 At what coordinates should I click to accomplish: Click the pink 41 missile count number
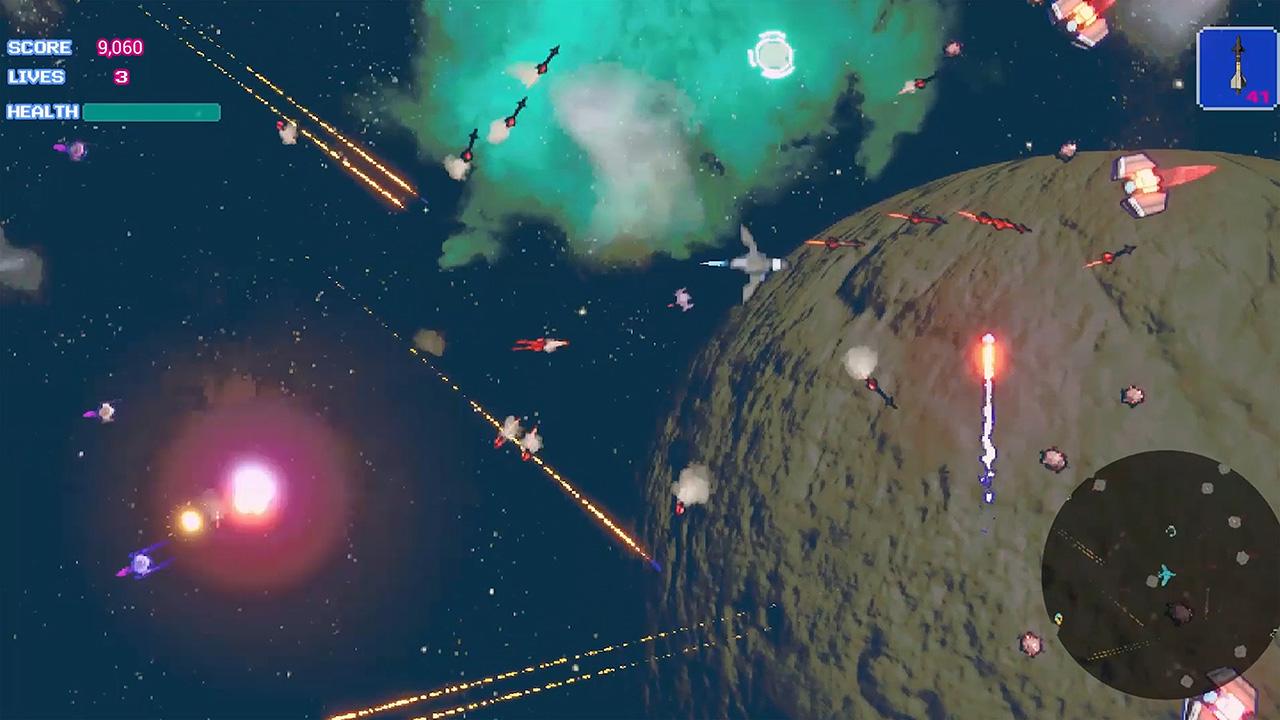(1258, 98)
